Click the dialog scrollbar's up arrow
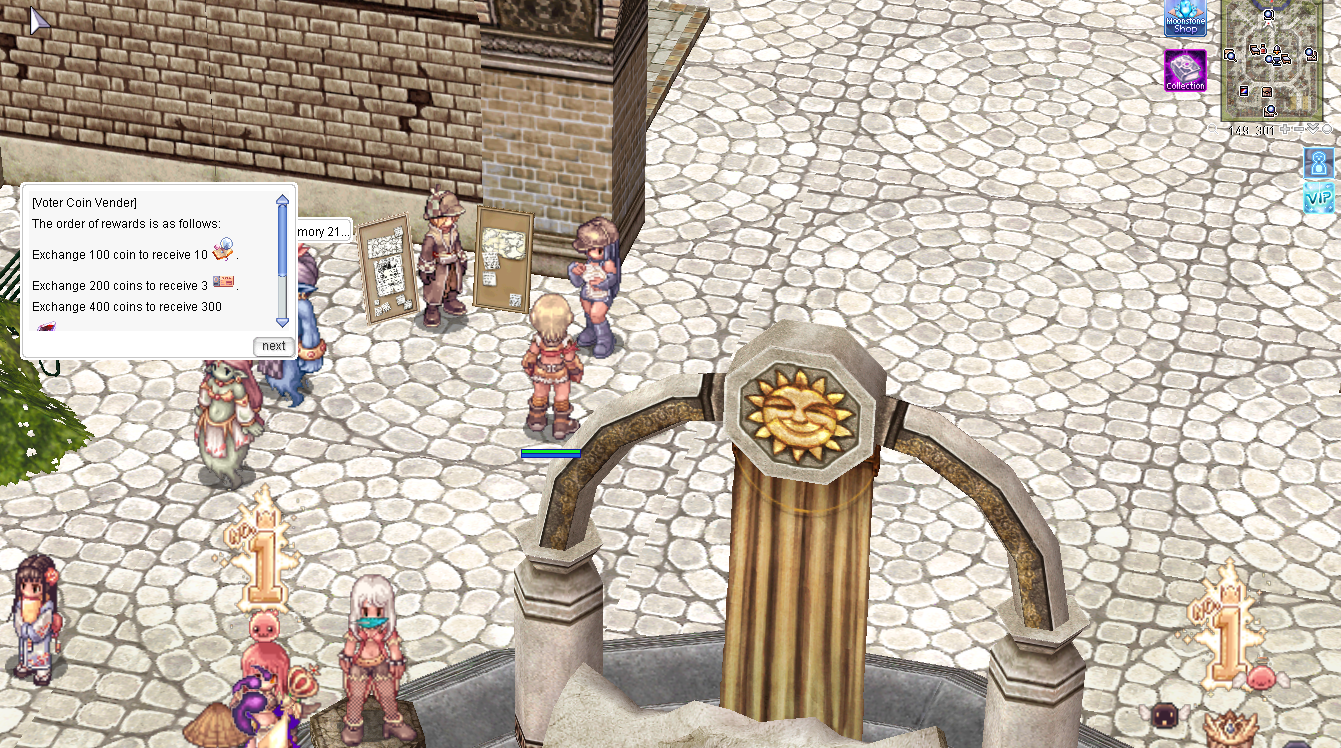This screenshot has height=748, width=1341. point(282,201)
